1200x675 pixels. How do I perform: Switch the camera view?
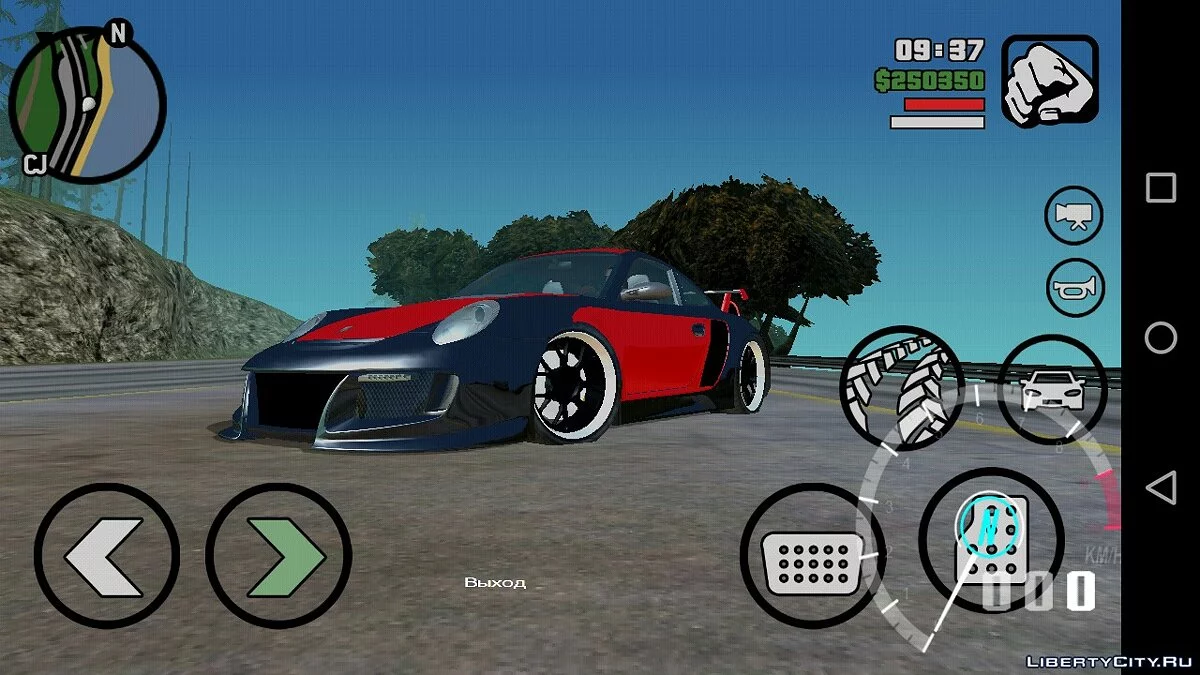pos(1074,215)
